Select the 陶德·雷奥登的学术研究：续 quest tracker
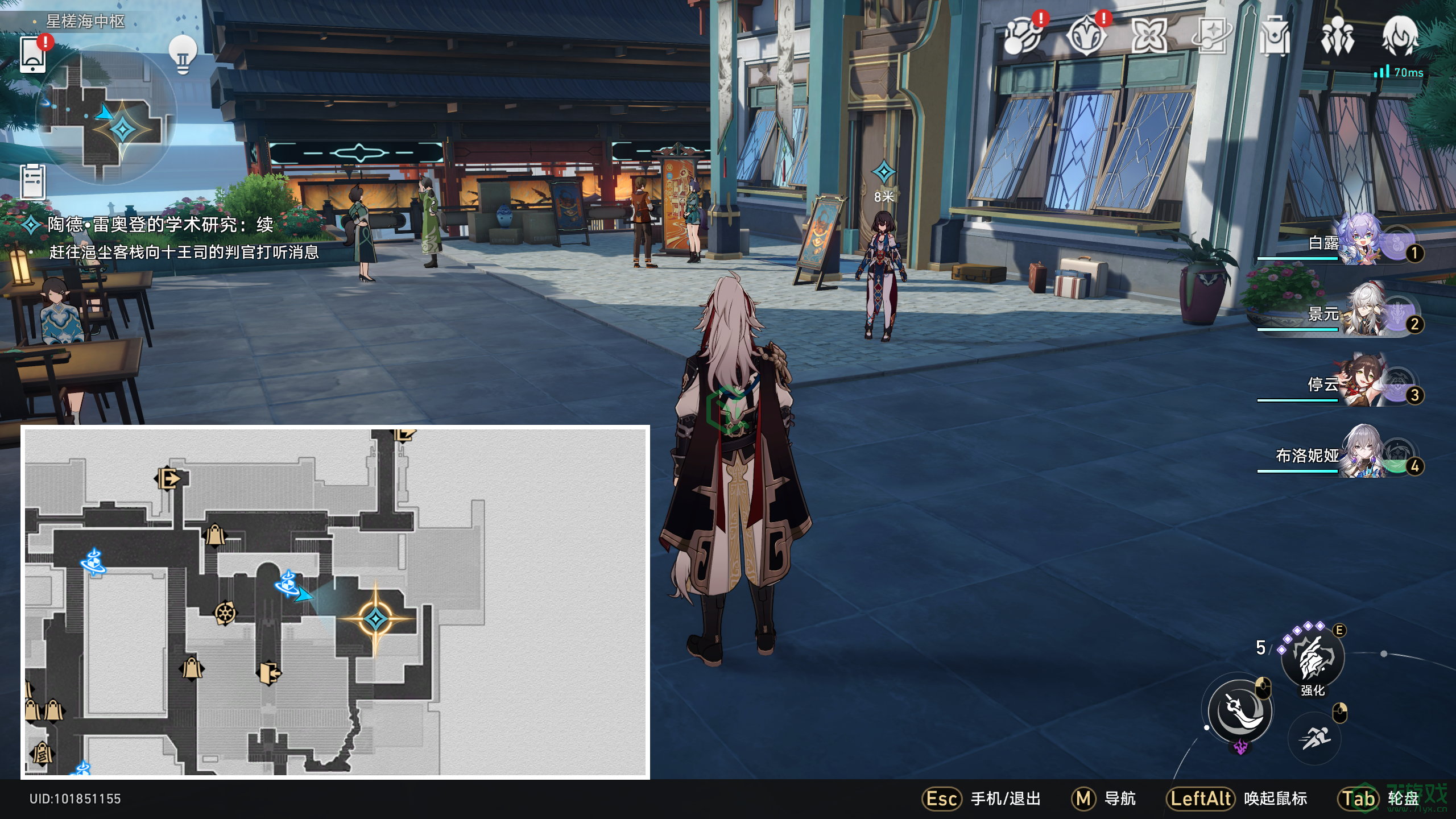The image size is (1456, 819). coord(160,225)
